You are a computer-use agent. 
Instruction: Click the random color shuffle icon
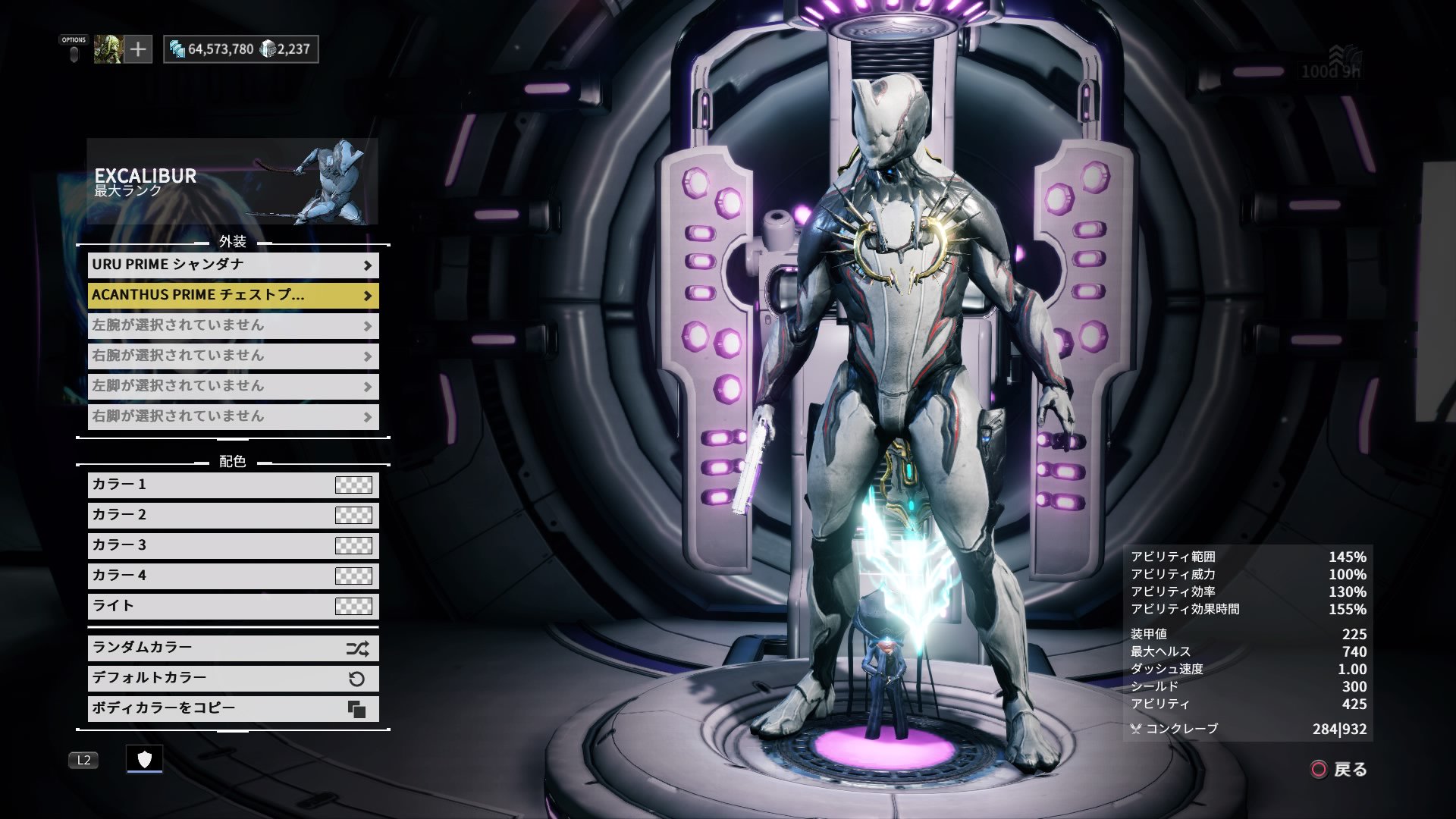tap(357, 648)
